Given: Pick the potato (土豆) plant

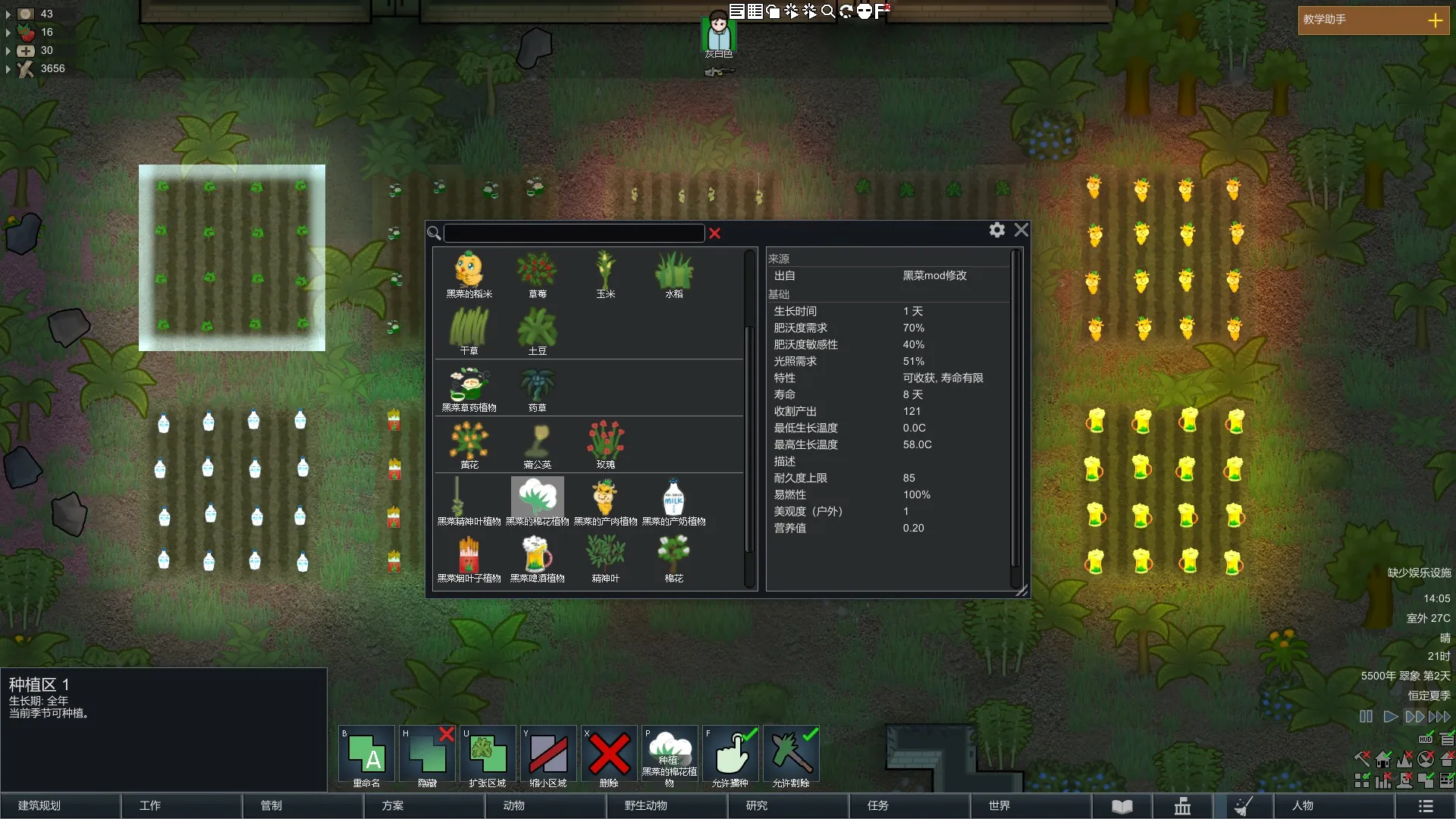Looking at the screenshot, I should point(537,331).
